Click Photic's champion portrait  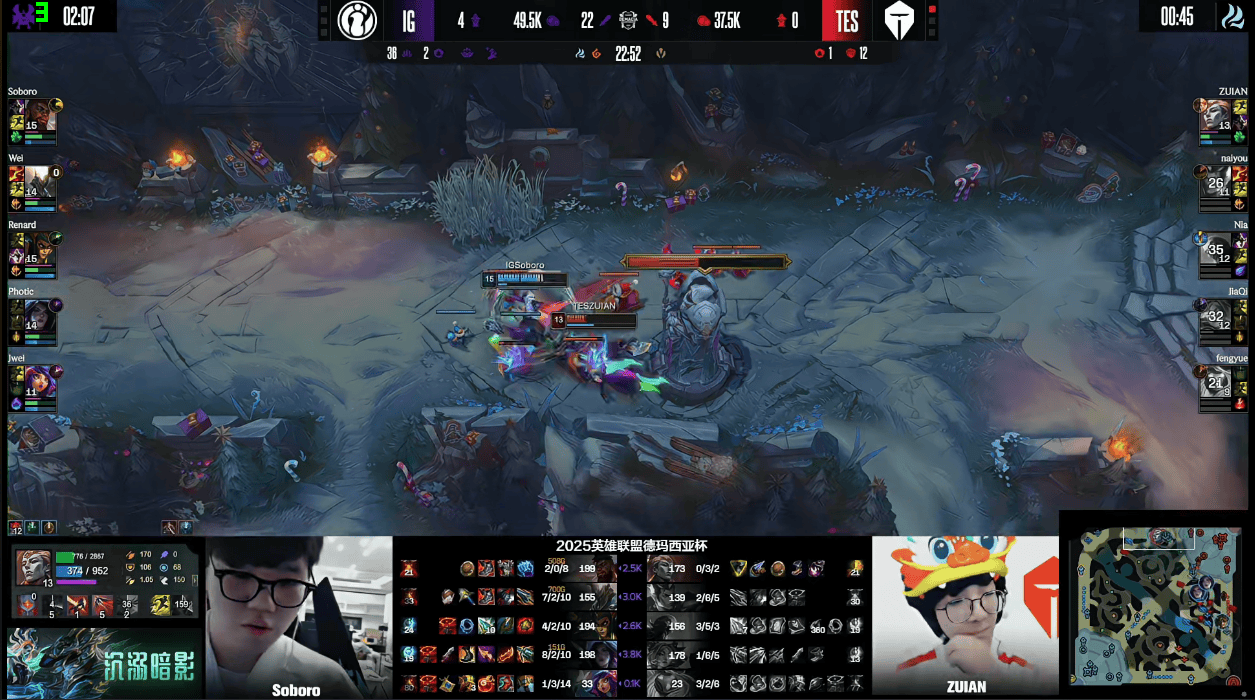pyautogui.click(x=40, y=314)
